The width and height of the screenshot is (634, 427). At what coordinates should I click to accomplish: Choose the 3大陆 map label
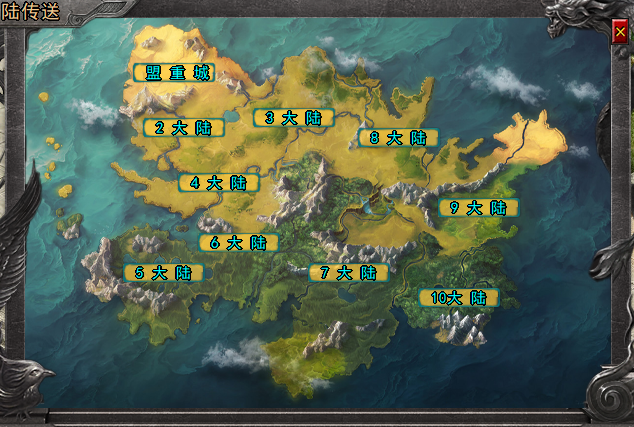(x=293, y=117)
